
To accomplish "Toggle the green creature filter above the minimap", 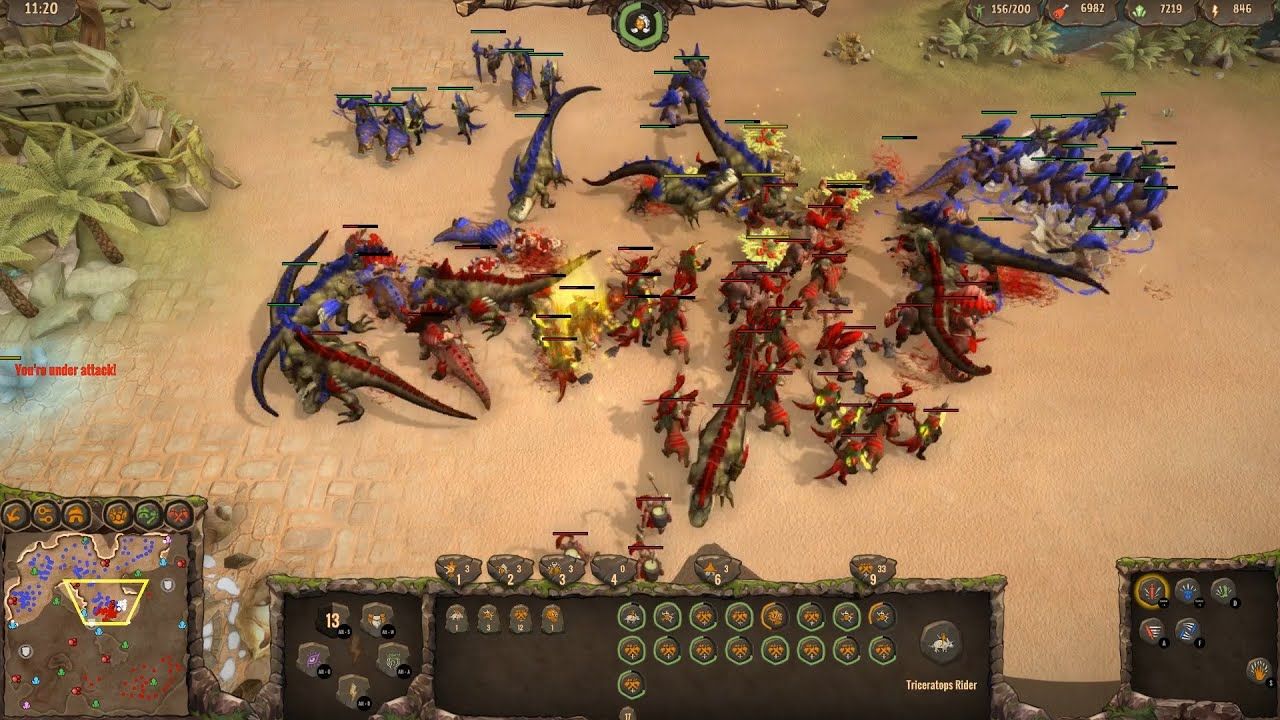I will [147, 516].
